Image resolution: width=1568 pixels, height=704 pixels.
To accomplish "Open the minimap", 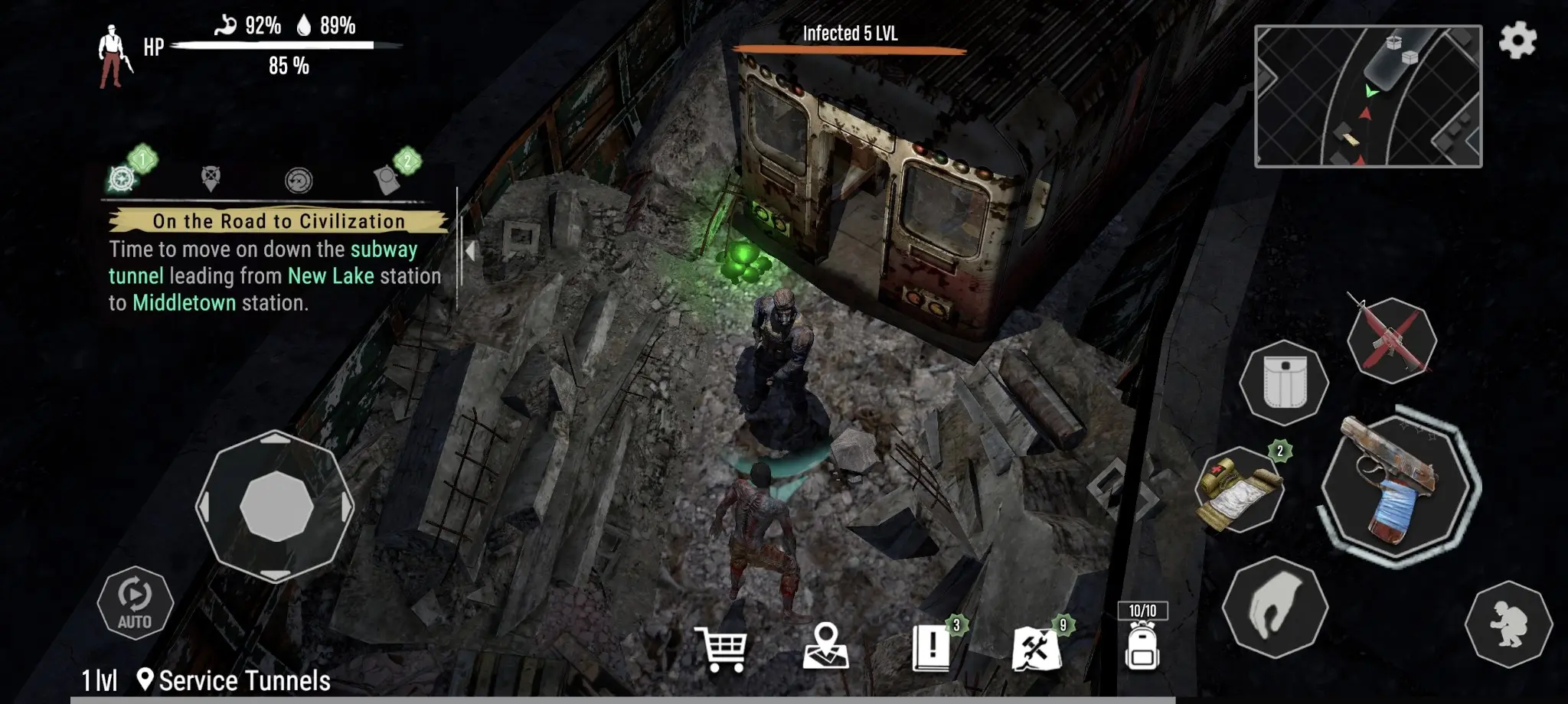I will (1367, 96).
